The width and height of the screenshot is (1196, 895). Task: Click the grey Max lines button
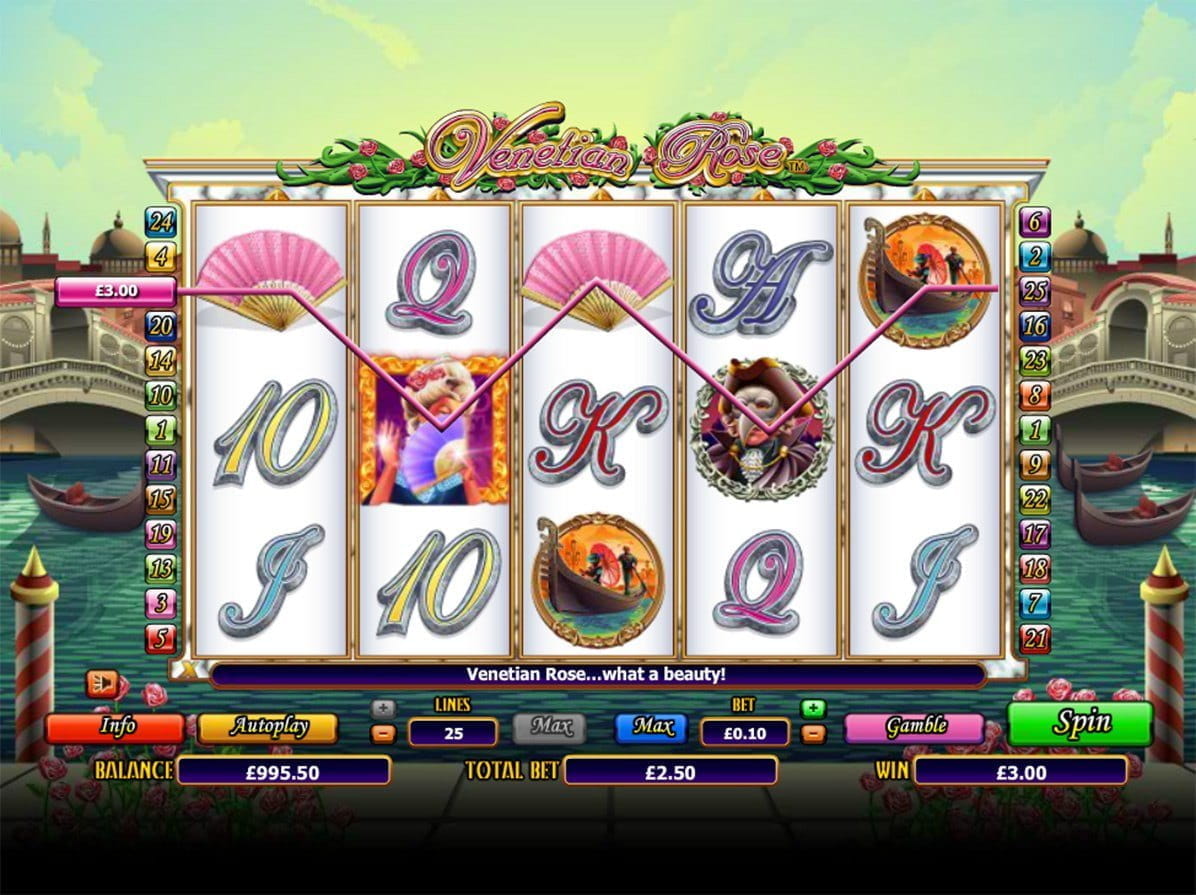[x=549, y=727]
